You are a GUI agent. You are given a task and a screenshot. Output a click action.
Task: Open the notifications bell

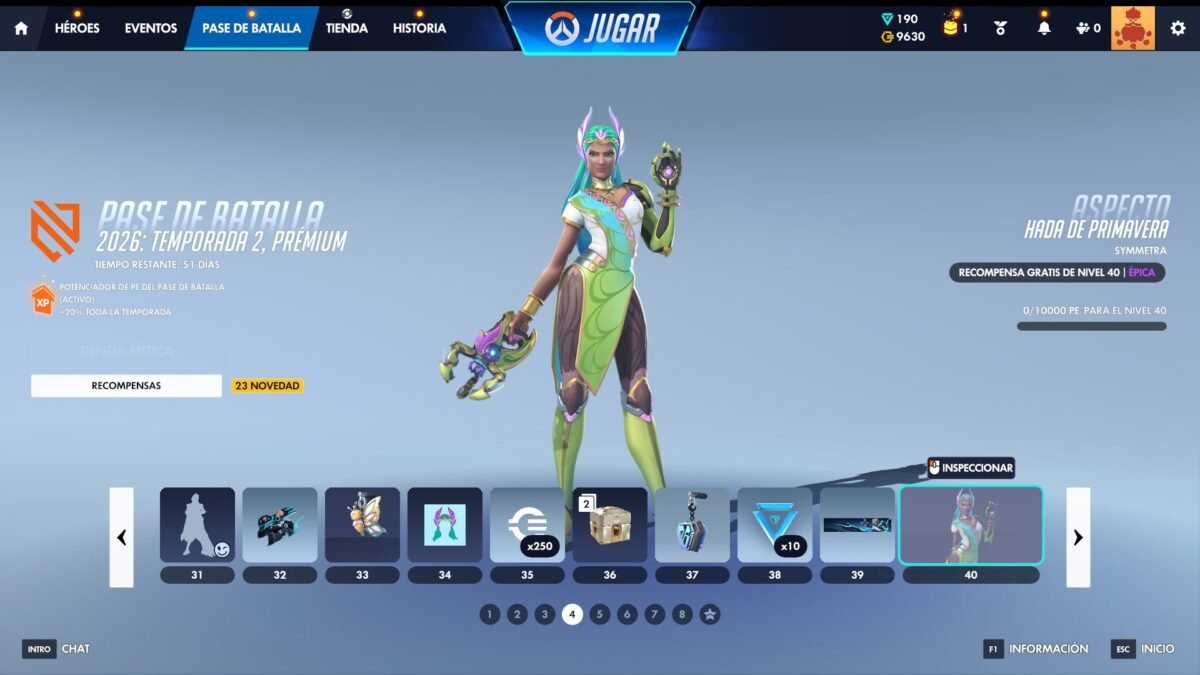(1044, 28)
